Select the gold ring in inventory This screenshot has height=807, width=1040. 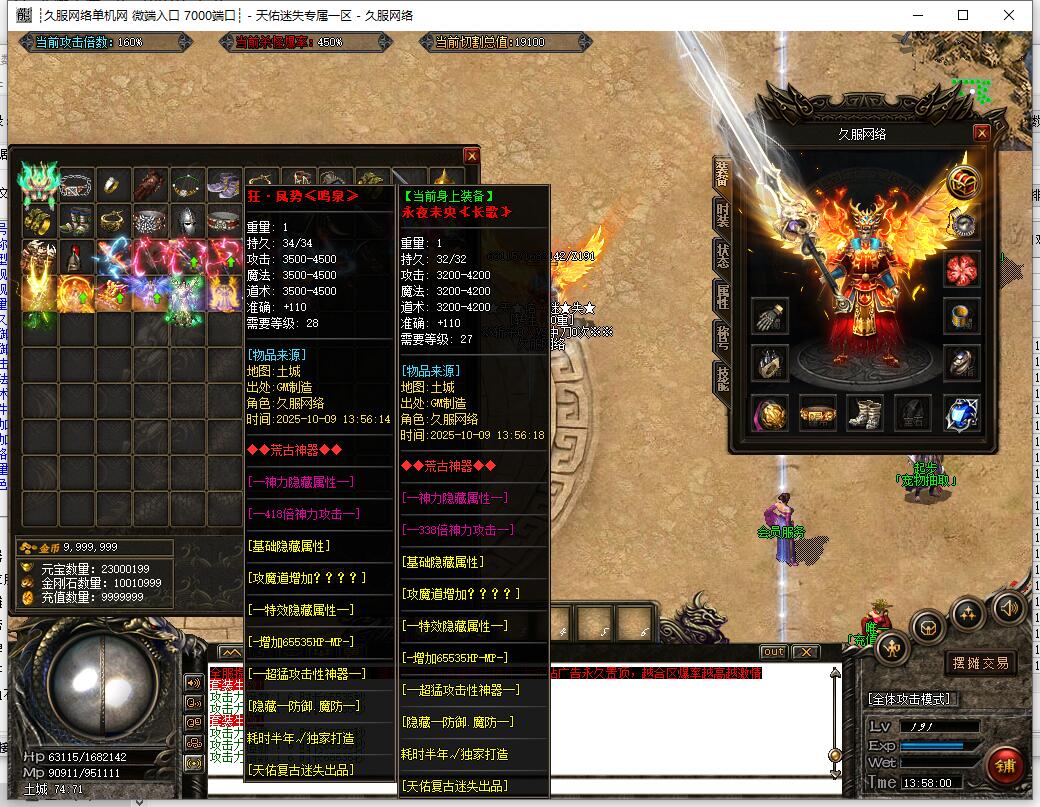(114, 184)
